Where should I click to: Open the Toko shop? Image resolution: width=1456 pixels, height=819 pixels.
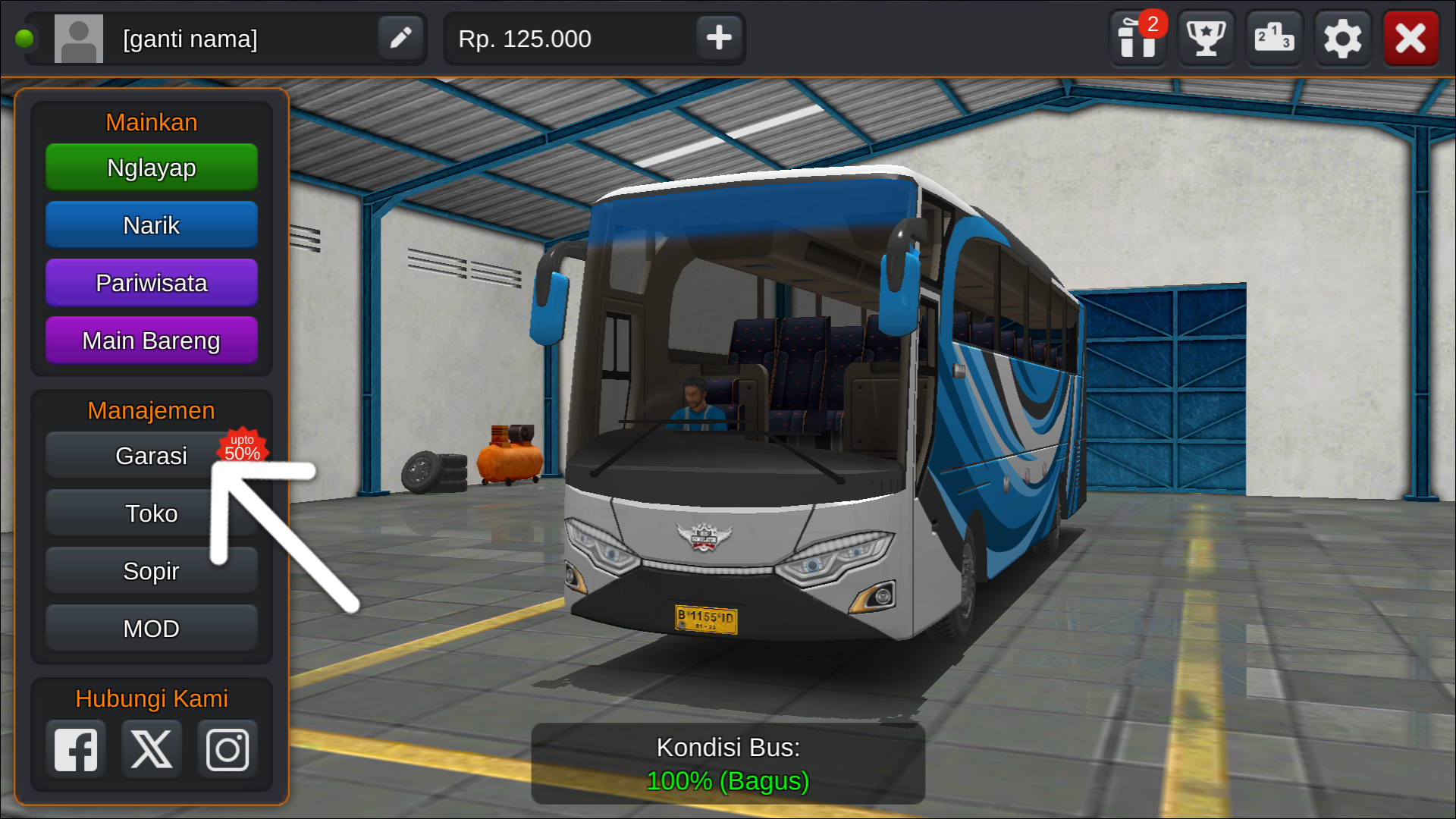click(151, 513)
